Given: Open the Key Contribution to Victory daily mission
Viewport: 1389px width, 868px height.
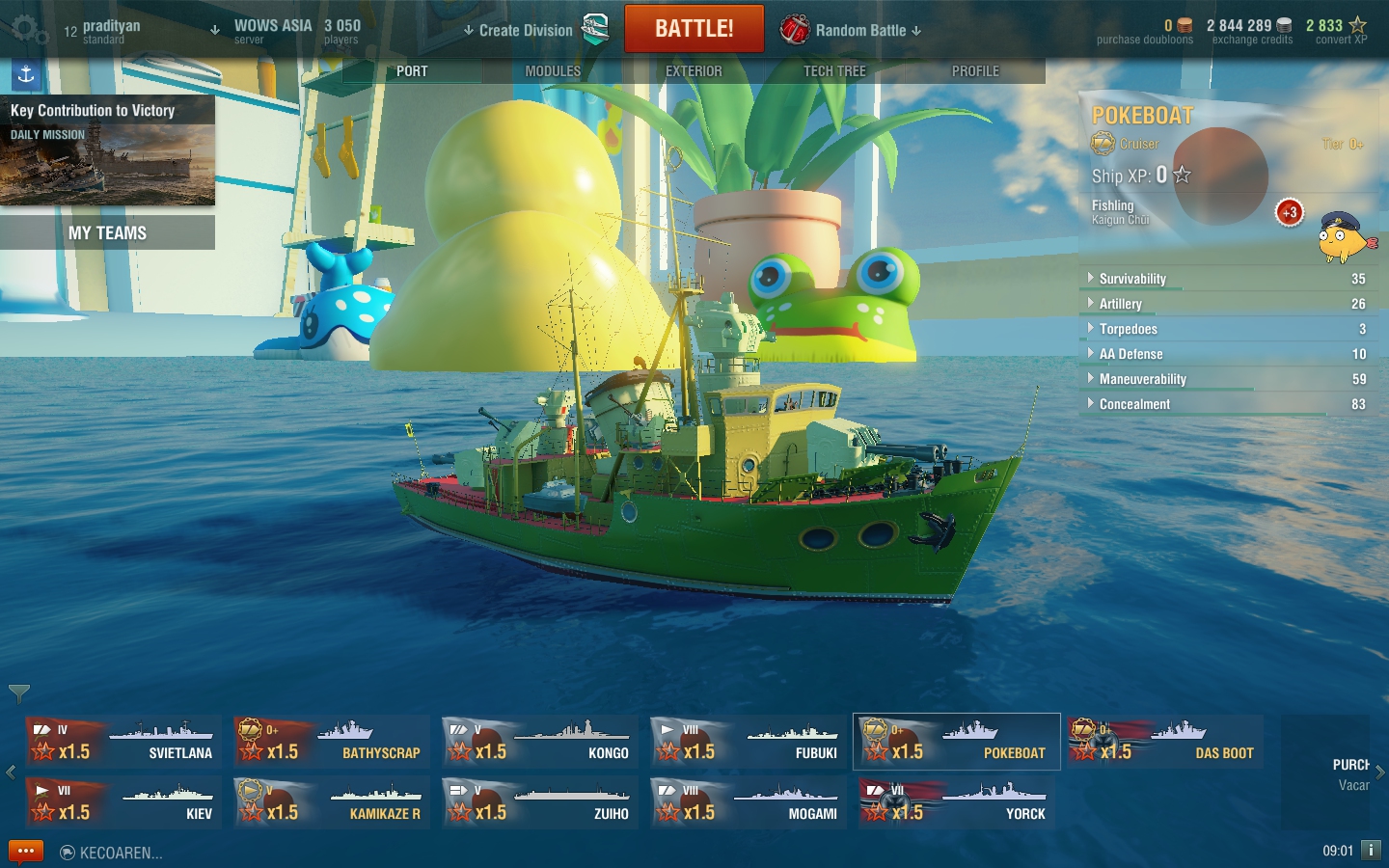Looking at the screenshot, I should point(107,150).
